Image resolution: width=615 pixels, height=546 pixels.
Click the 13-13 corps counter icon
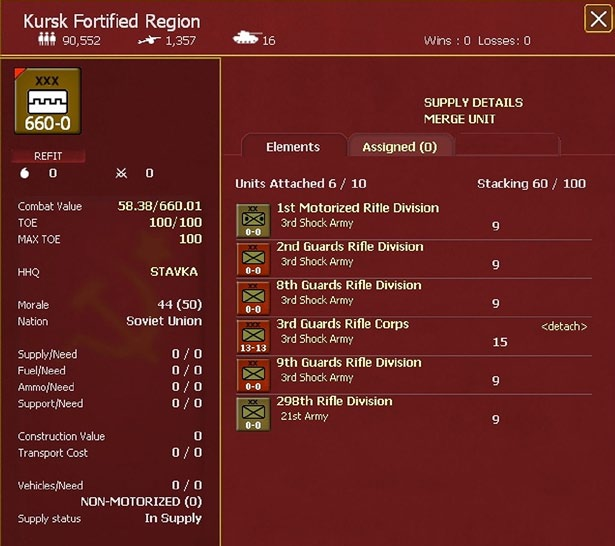(252, 337)
